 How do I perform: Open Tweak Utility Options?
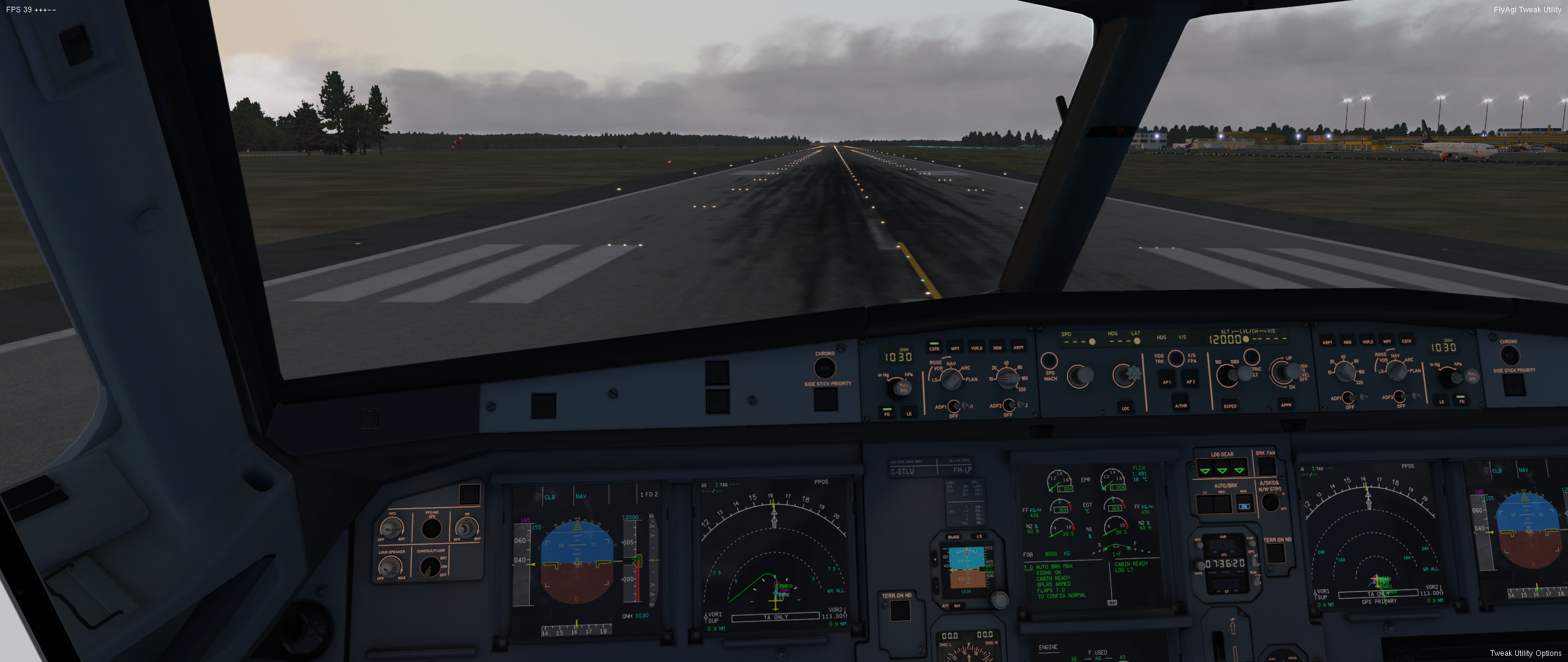click(x=1525, y=653)
